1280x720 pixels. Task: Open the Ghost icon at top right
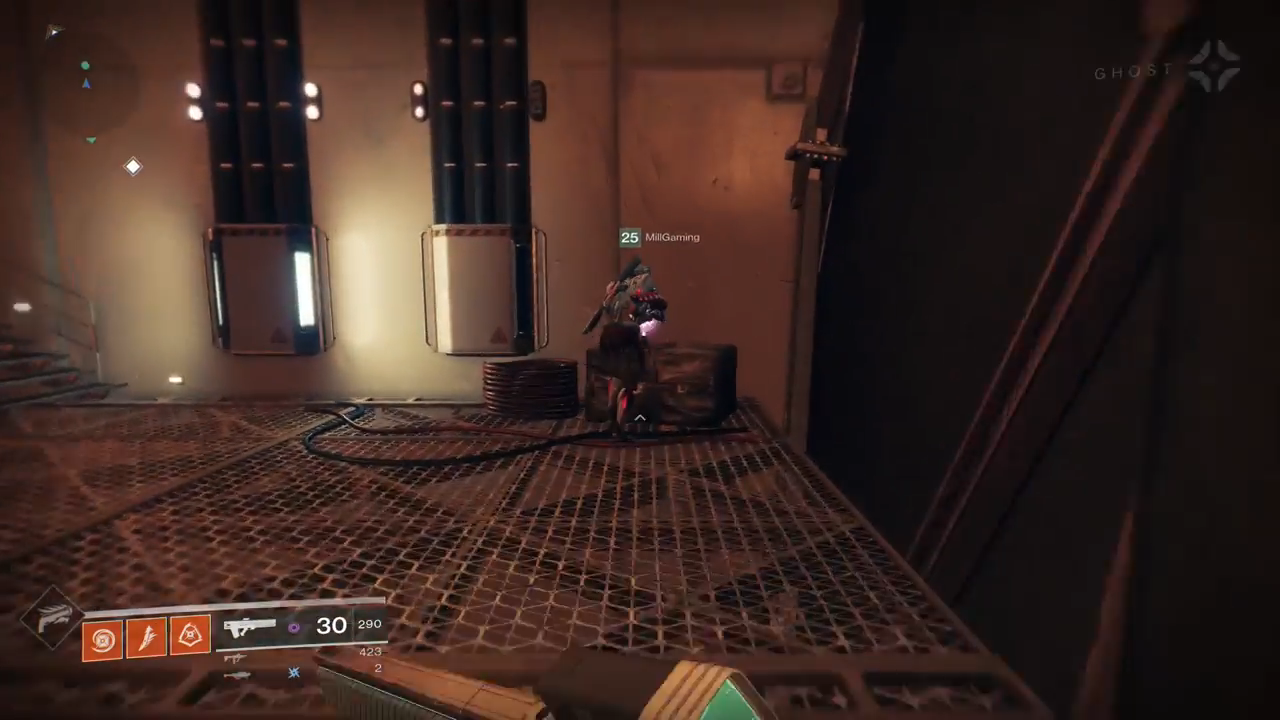(x=1214, y=67)
